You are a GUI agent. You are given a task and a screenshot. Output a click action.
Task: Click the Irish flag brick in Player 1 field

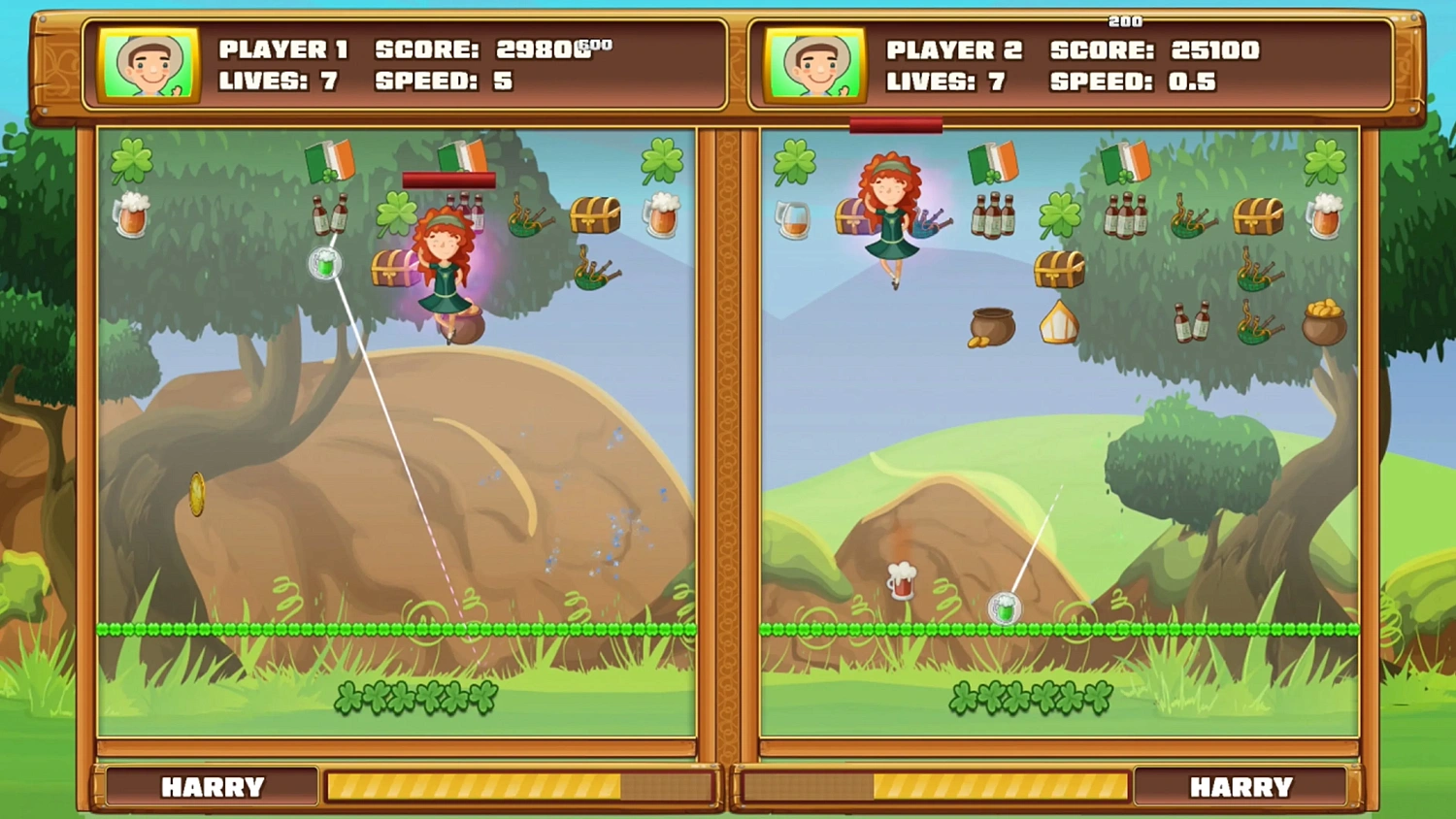[328, 162]
